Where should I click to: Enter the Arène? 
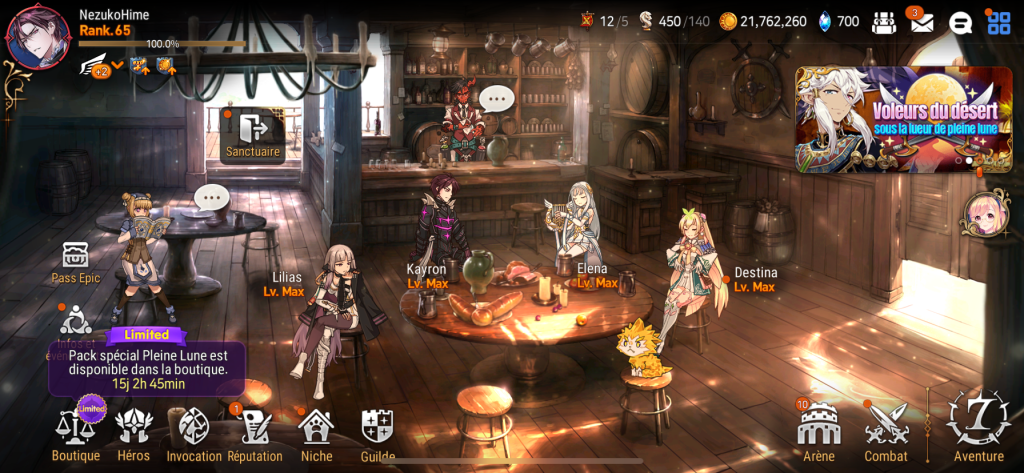pyautogui.click(x=817, y=431)
